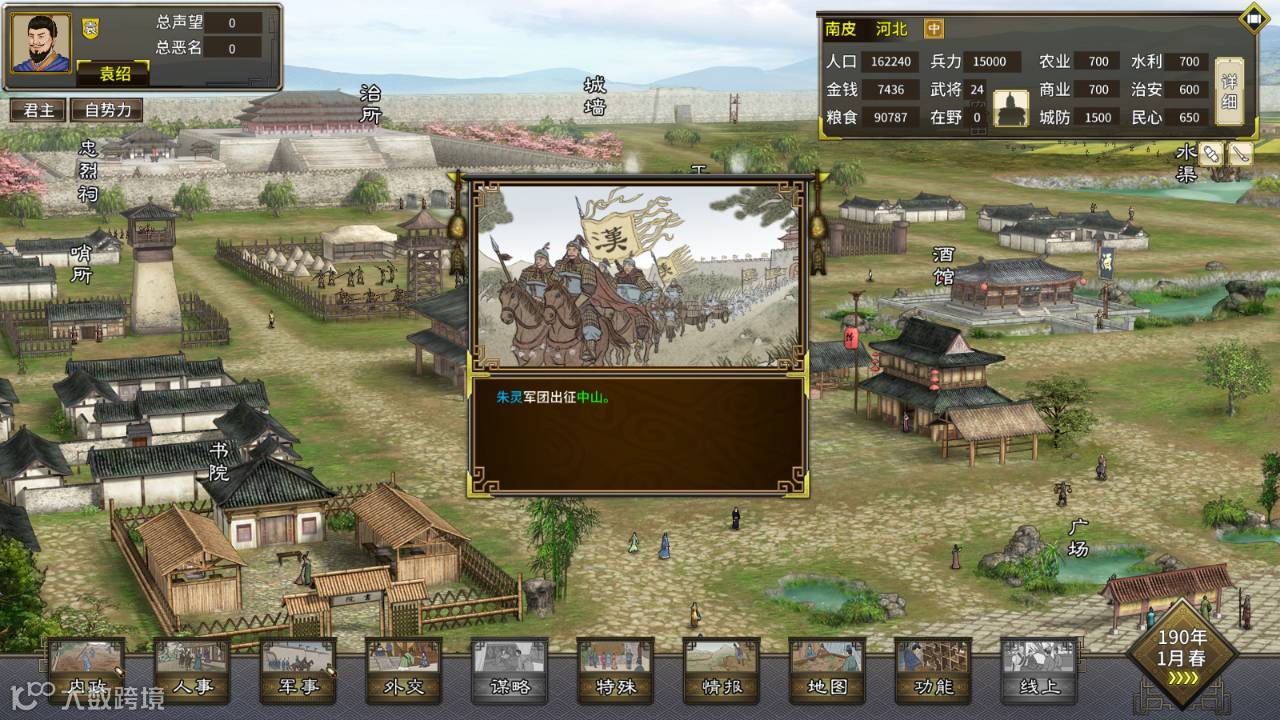Show the 情报 (Intelligence) menu
The image size is (1280, 720).
[721, 670]
